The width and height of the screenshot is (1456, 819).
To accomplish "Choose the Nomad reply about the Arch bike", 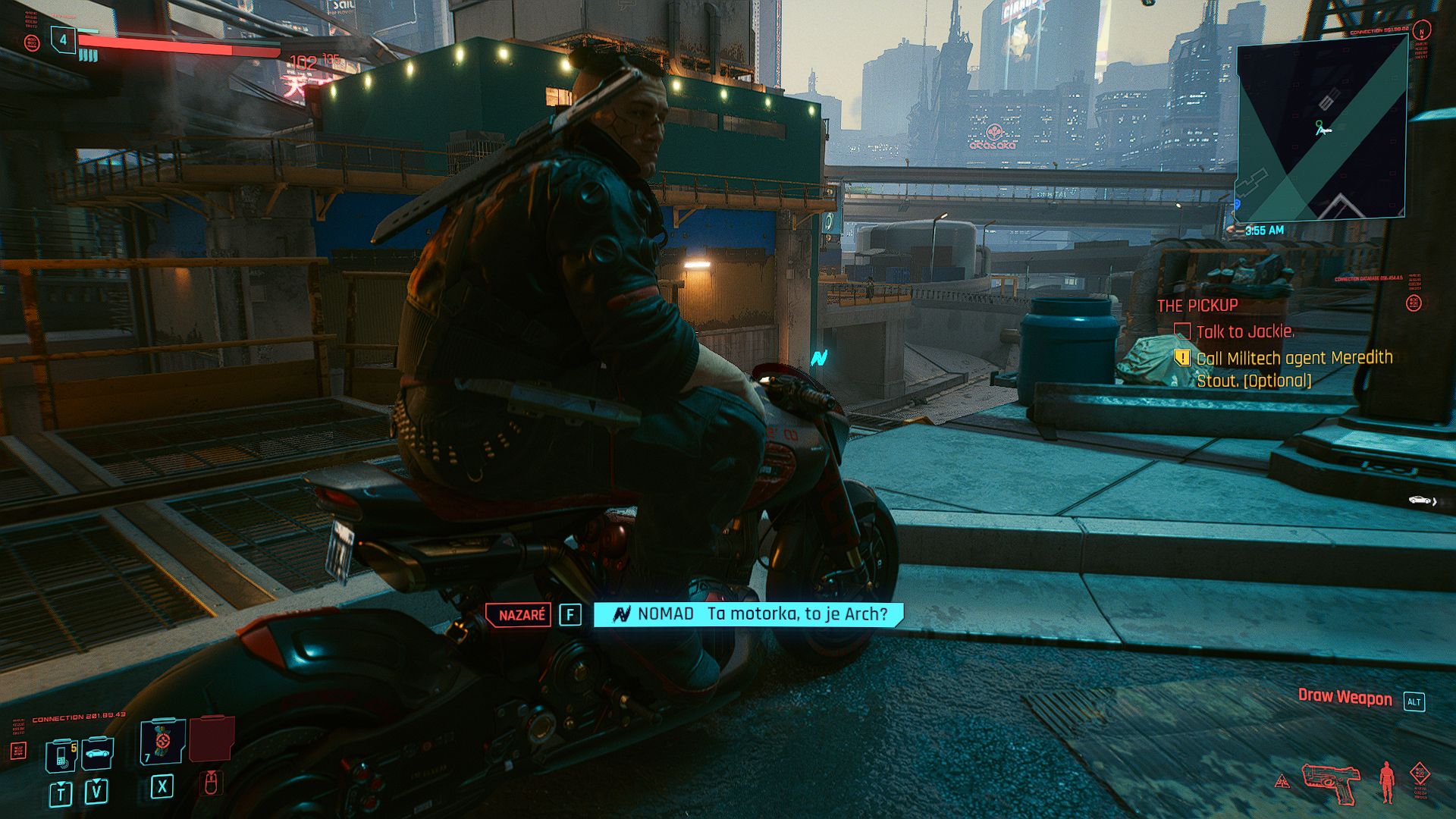I will pos(748,614).
